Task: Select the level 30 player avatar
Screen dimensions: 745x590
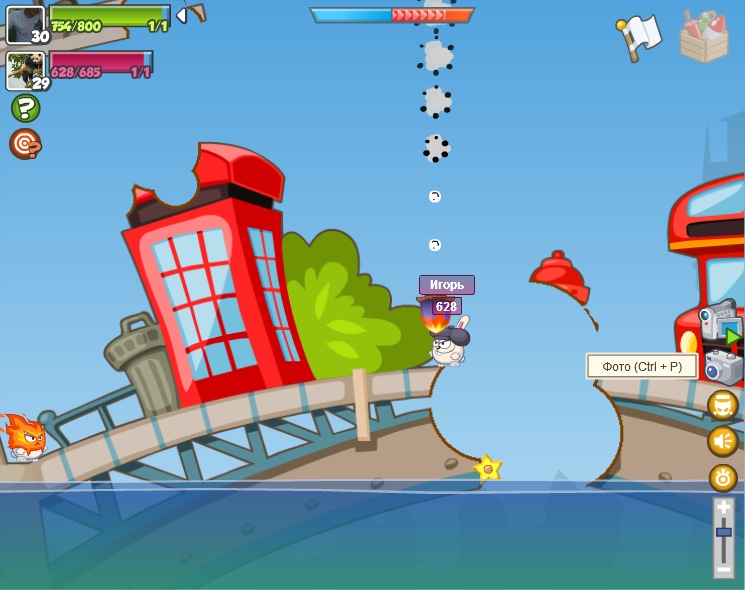Action: tap(25, 25)
